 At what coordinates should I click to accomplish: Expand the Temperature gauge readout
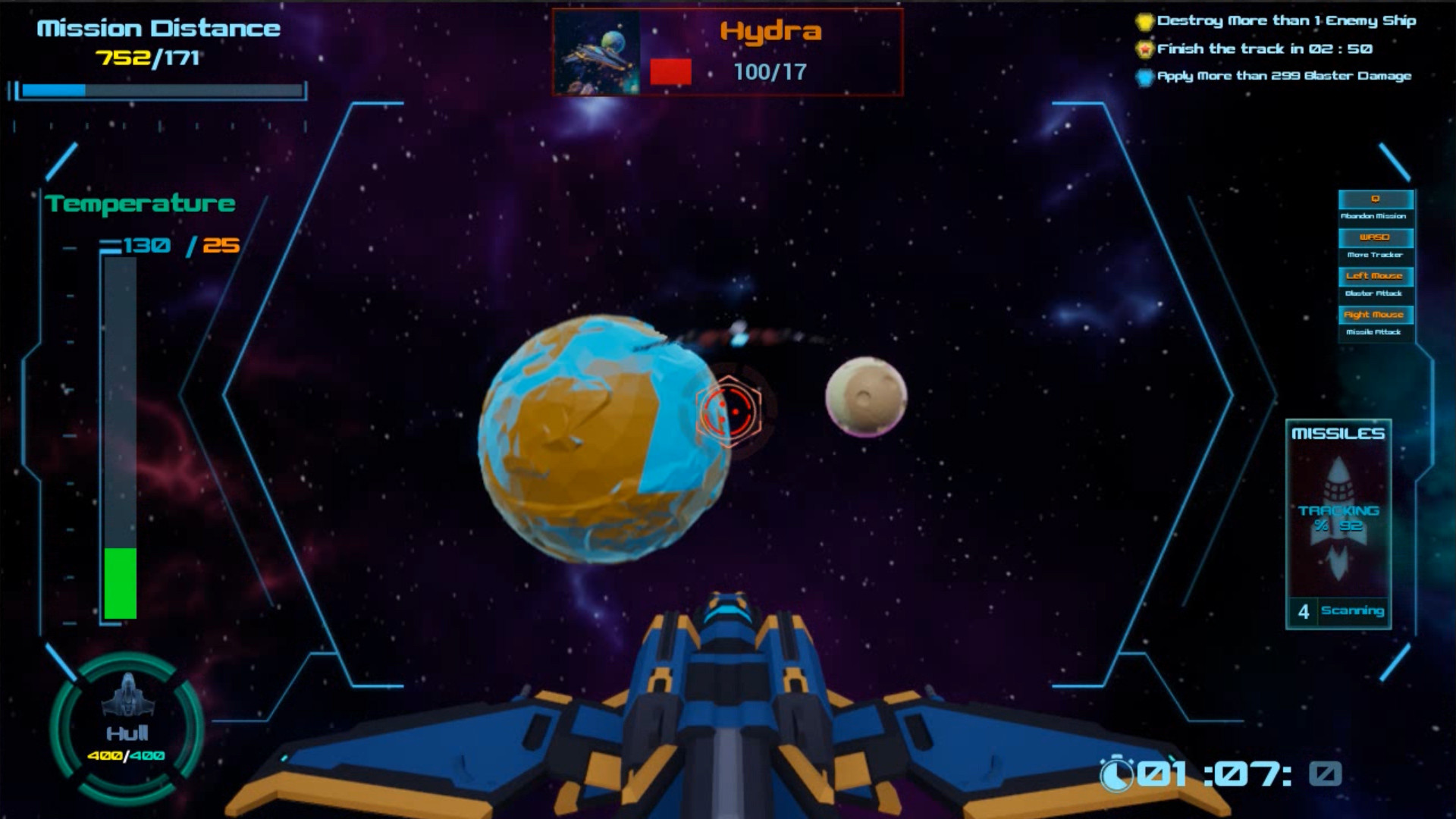click(141, 203)
